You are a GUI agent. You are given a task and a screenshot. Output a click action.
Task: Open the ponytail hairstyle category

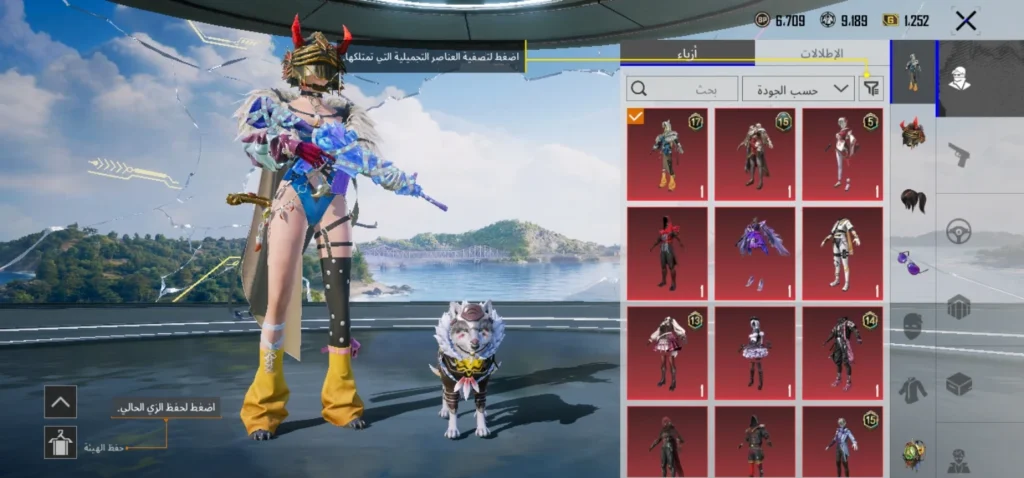point(912,200)
